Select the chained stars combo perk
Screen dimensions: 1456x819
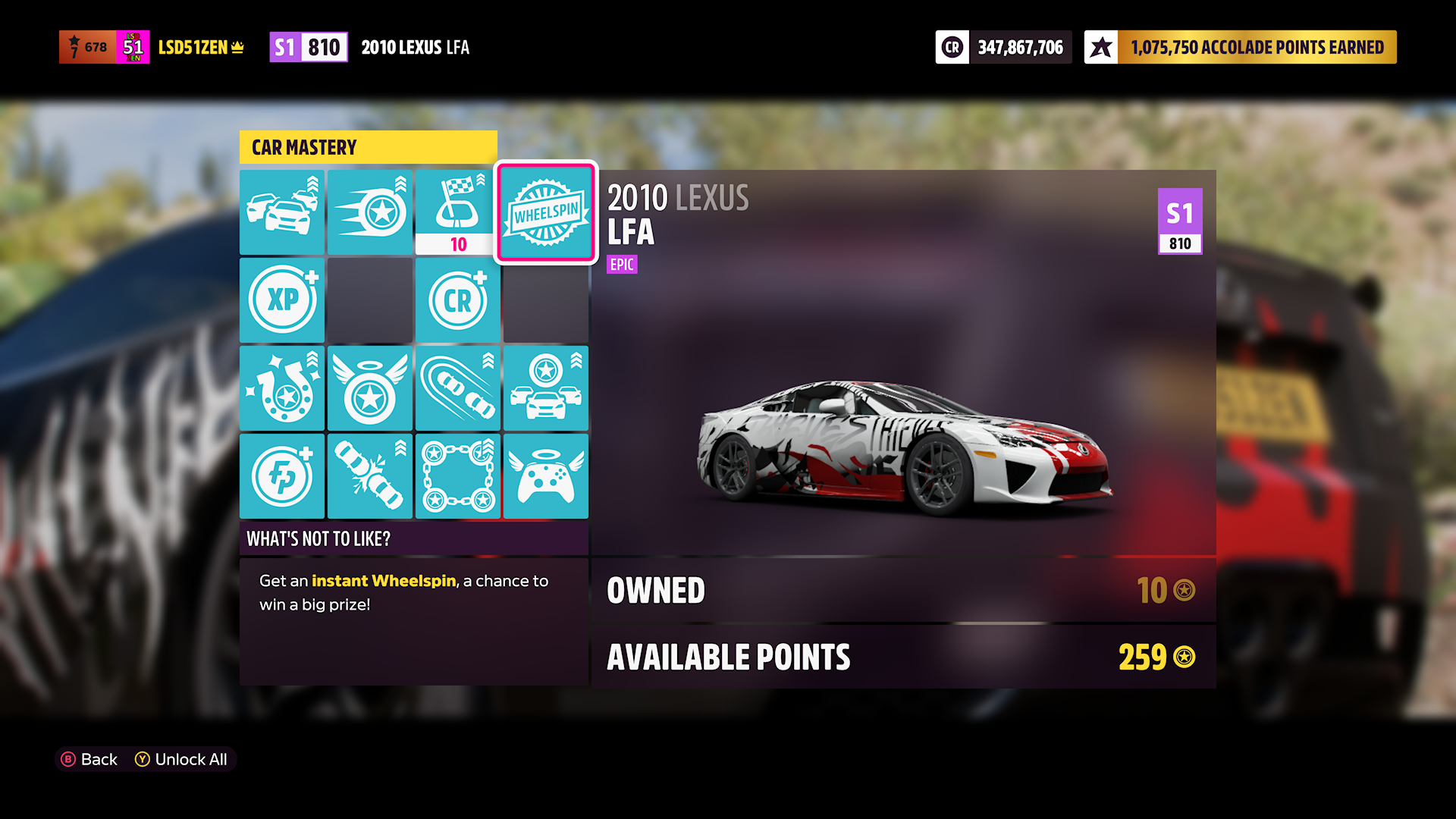tap(457, 476)
